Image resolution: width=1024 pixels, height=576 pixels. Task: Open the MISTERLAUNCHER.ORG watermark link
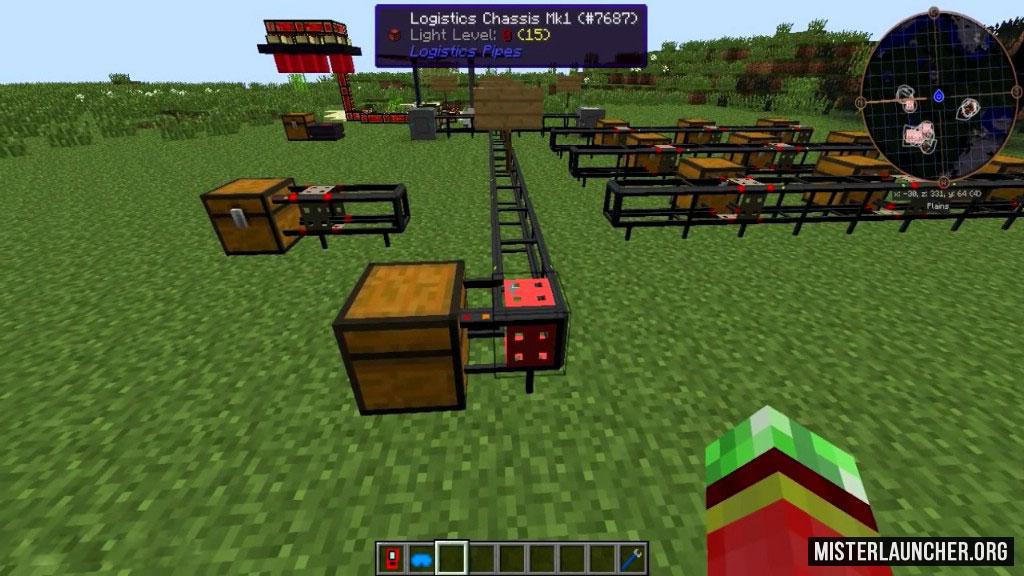[x=911, y=550]
